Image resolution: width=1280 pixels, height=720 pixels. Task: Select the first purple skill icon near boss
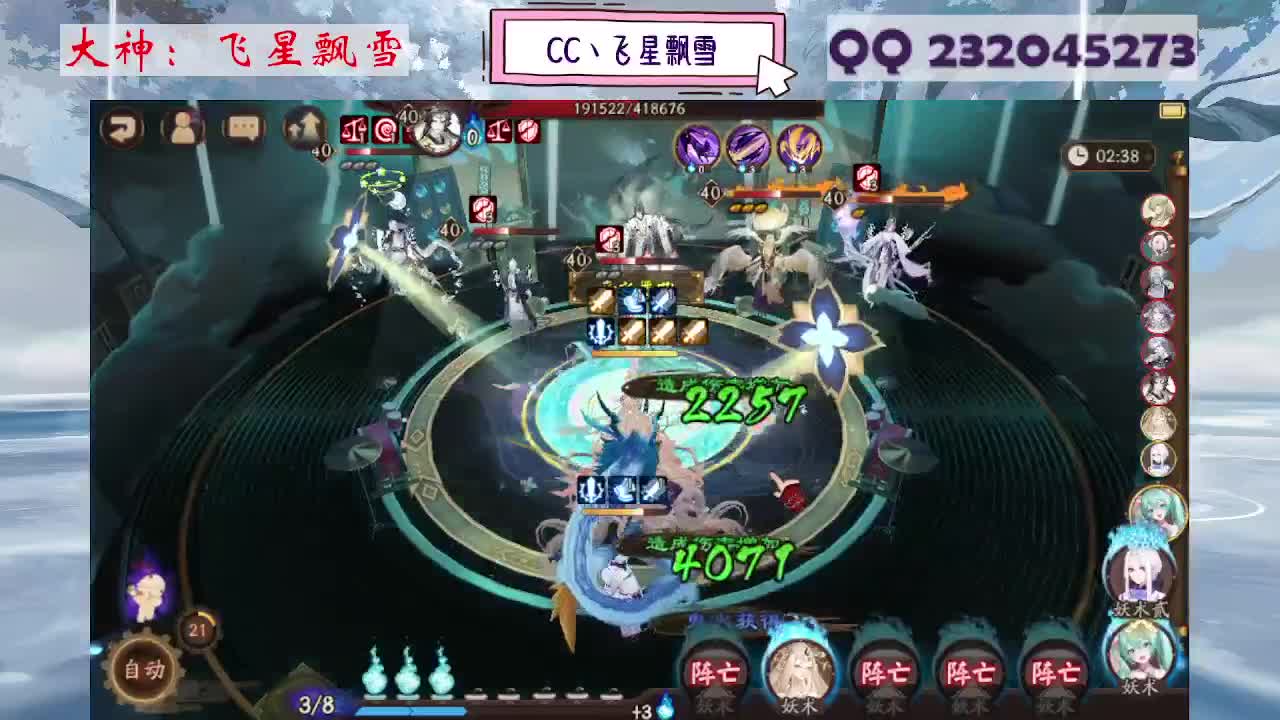pyautogui.click(x=697, y=147)
